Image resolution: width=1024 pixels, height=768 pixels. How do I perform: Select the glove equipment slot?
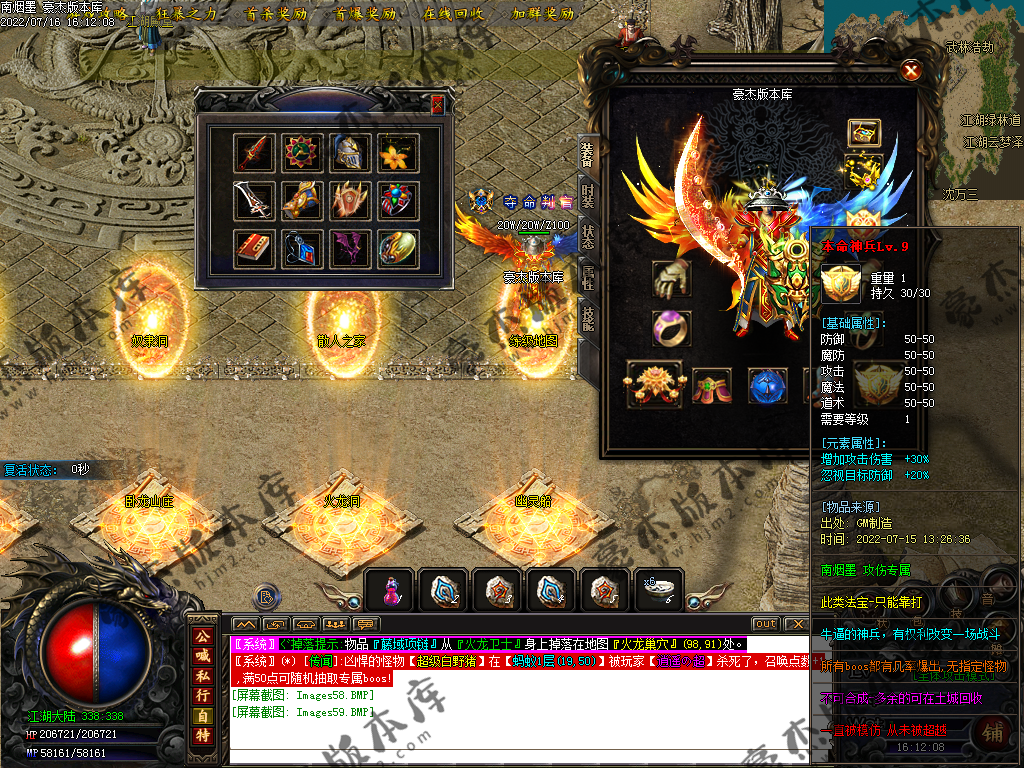coord(670,279)
